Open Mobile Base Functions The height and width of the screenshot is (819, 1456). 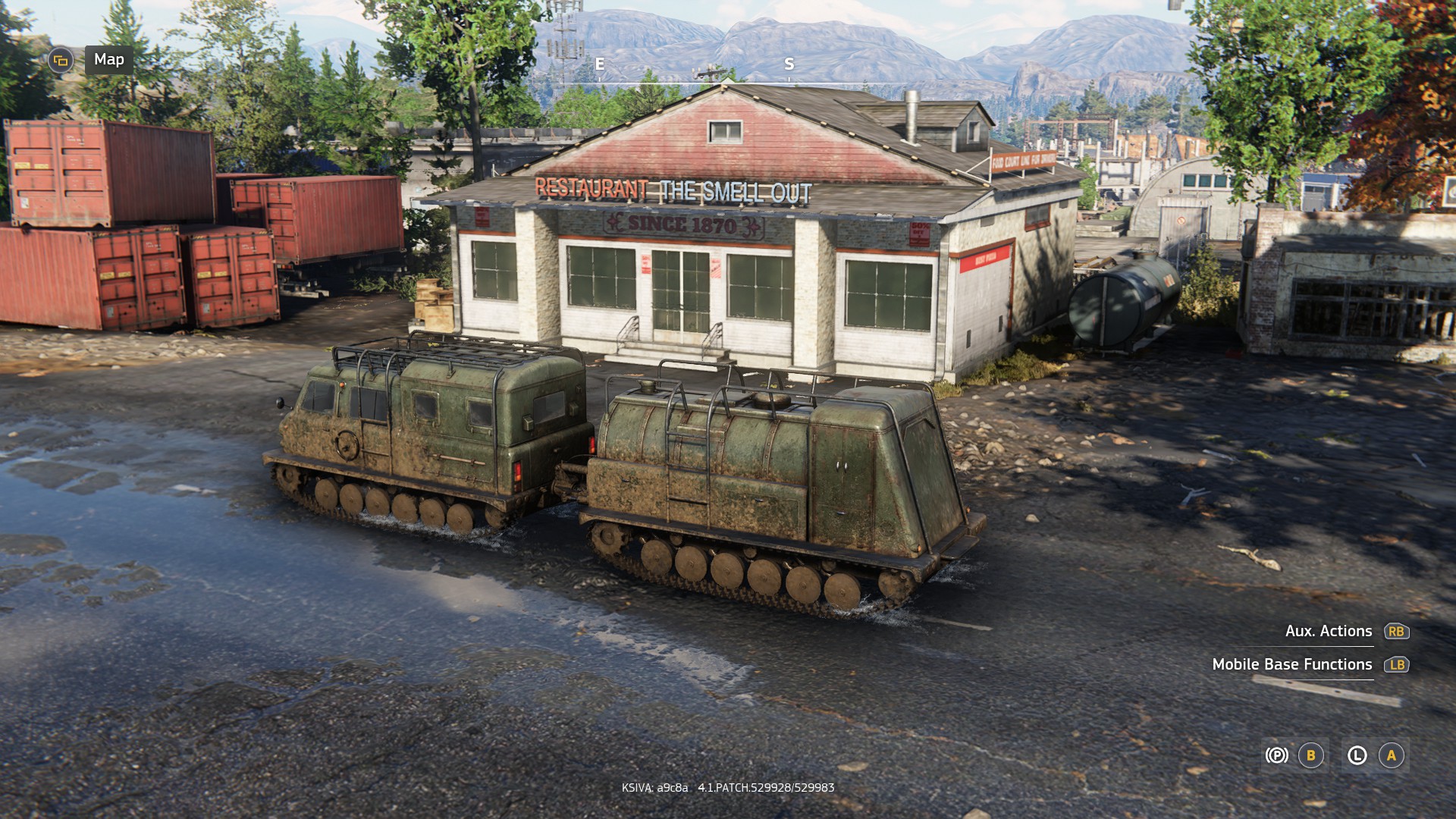click(x=1292, y=664)
